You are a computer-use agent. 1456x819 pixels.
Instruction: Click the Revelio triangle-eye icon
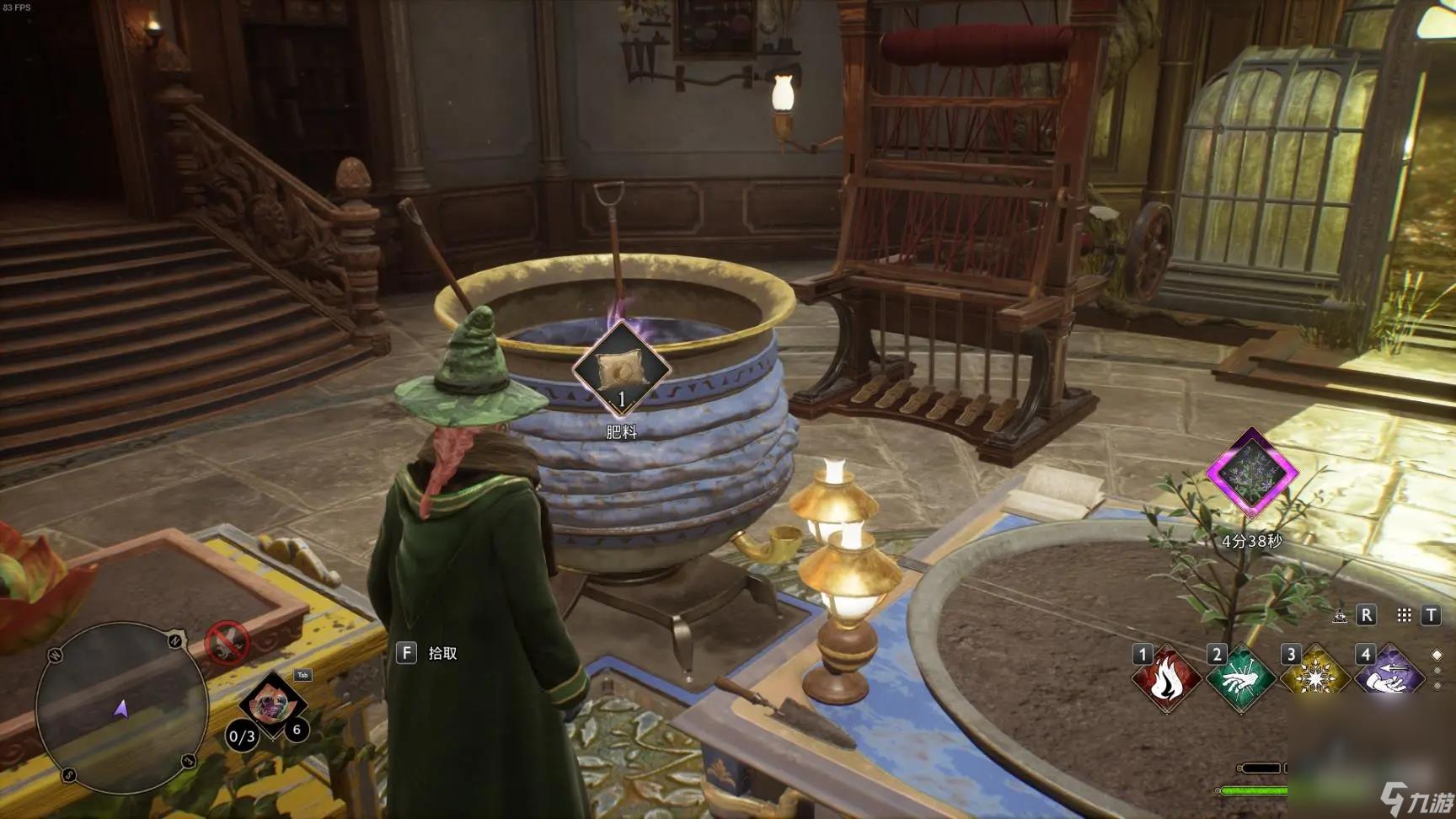[1340, 616]
